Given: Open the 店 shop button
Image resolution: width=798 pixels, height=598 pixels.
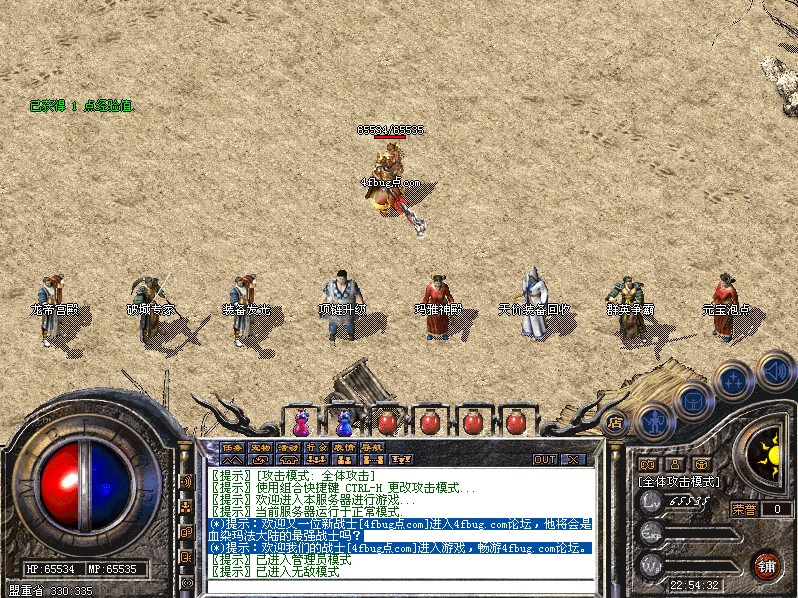Looking at the screenshot, I should point(615,421).
